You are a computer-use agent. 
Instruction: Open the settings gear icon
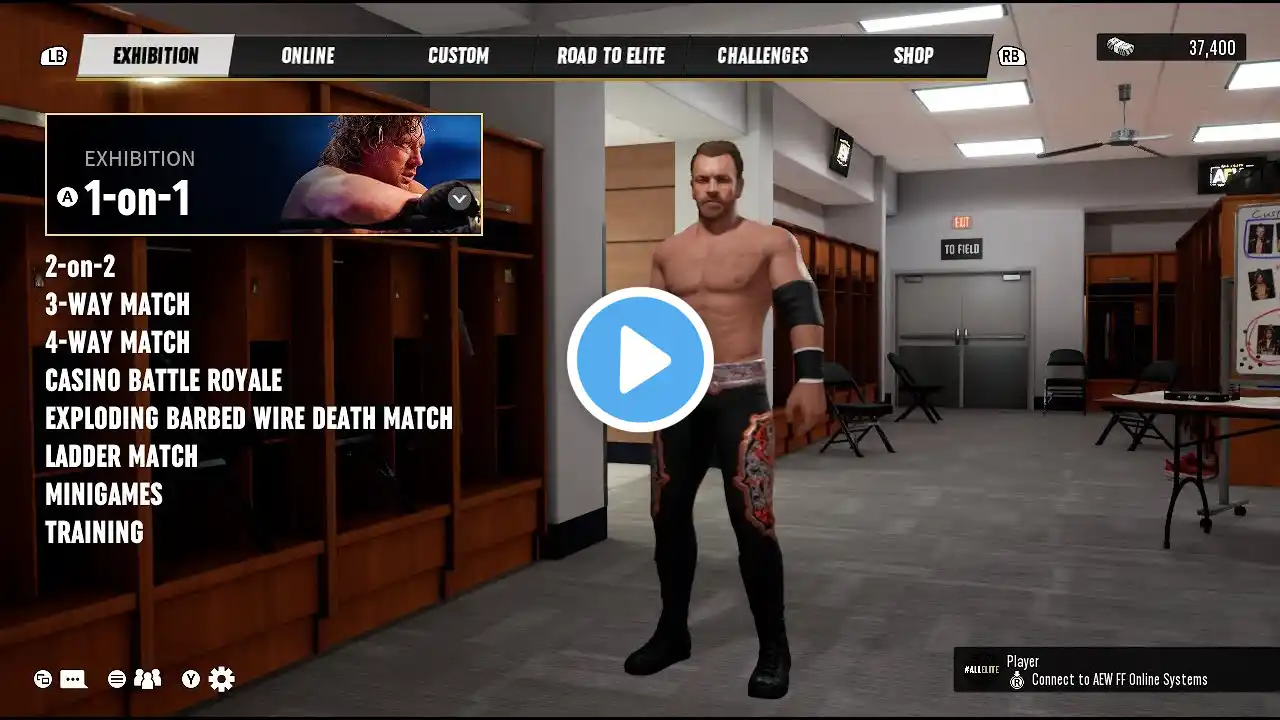click(222, 680)
